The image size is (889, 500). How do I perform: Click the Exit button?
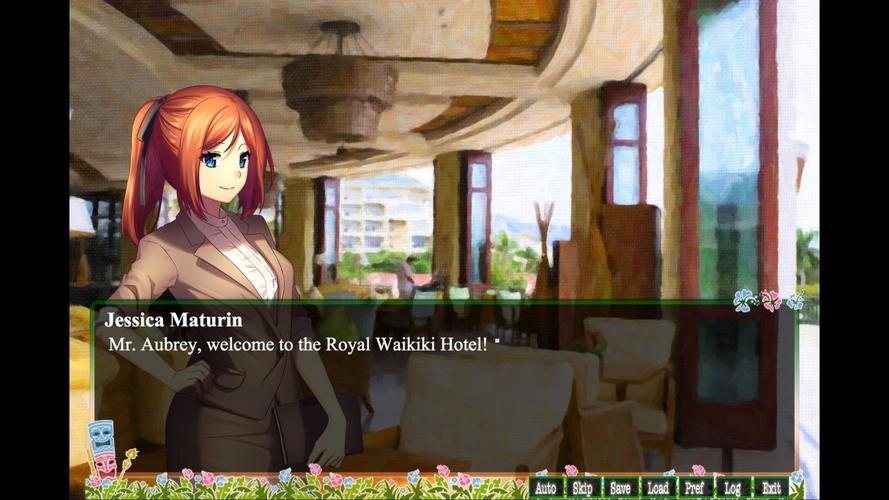click(x=771, y=488)
